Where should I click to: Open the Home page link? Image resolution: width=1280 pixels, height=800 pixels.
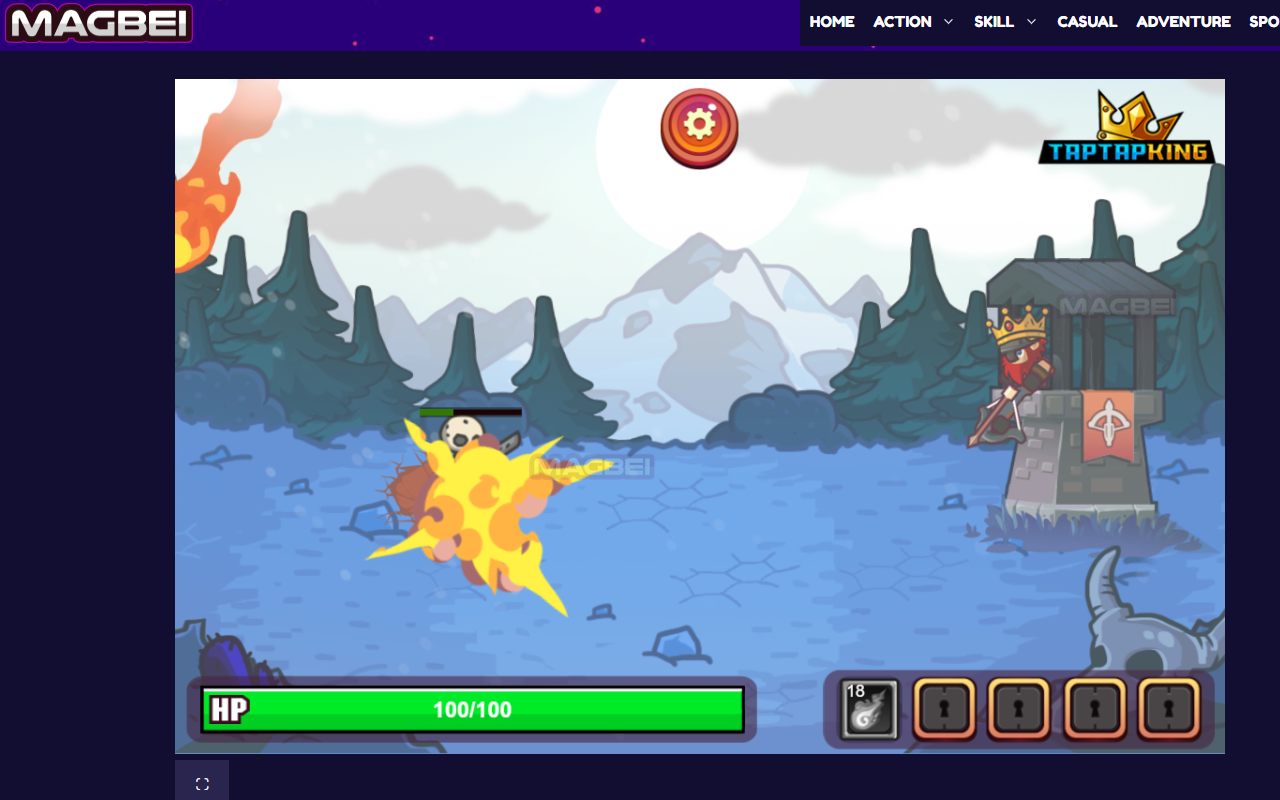coord(832,22)
